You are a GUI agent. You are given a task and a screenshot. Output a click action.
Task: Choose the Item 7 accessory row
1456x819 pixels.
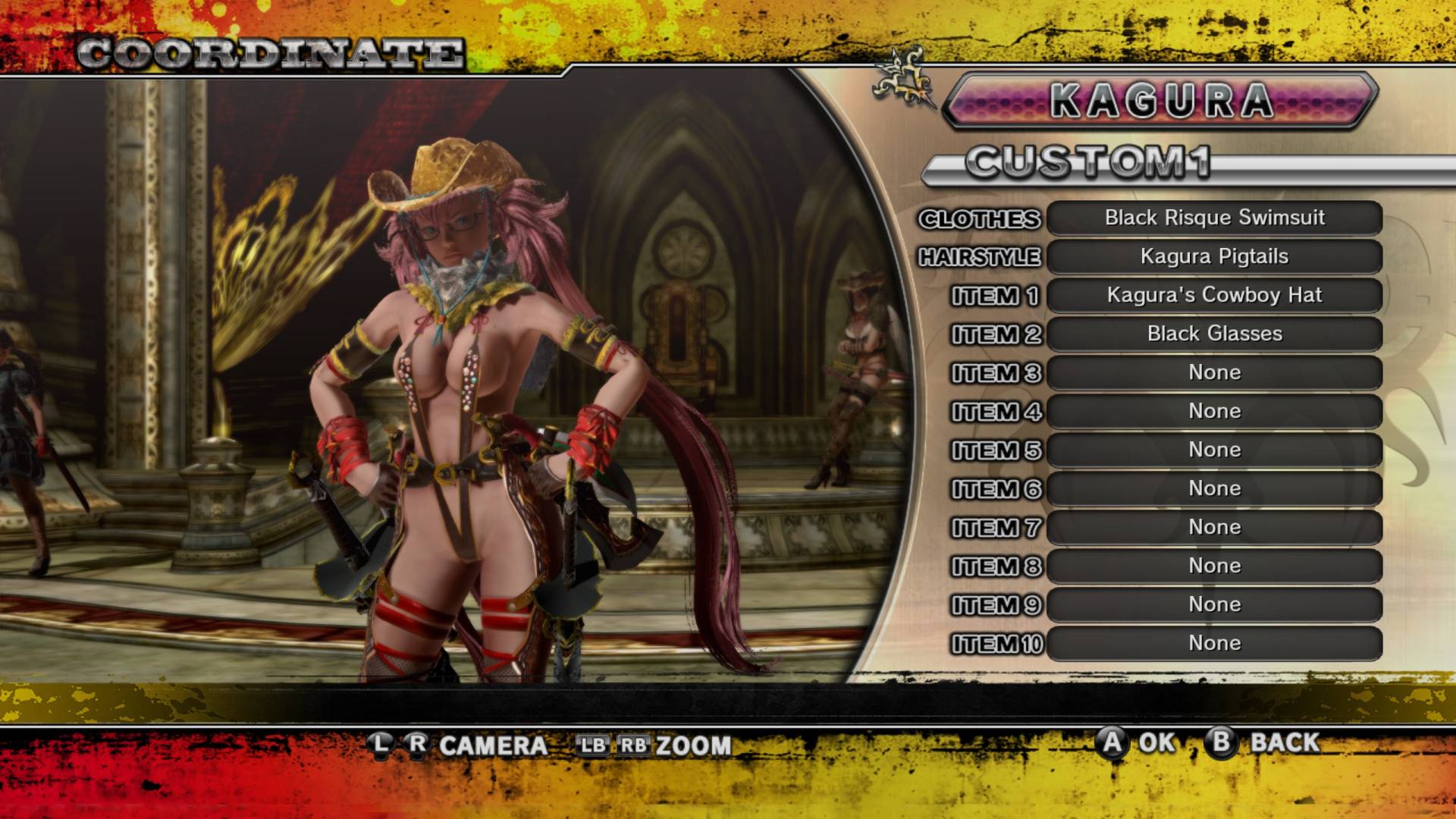click(x=1214, y=528)
